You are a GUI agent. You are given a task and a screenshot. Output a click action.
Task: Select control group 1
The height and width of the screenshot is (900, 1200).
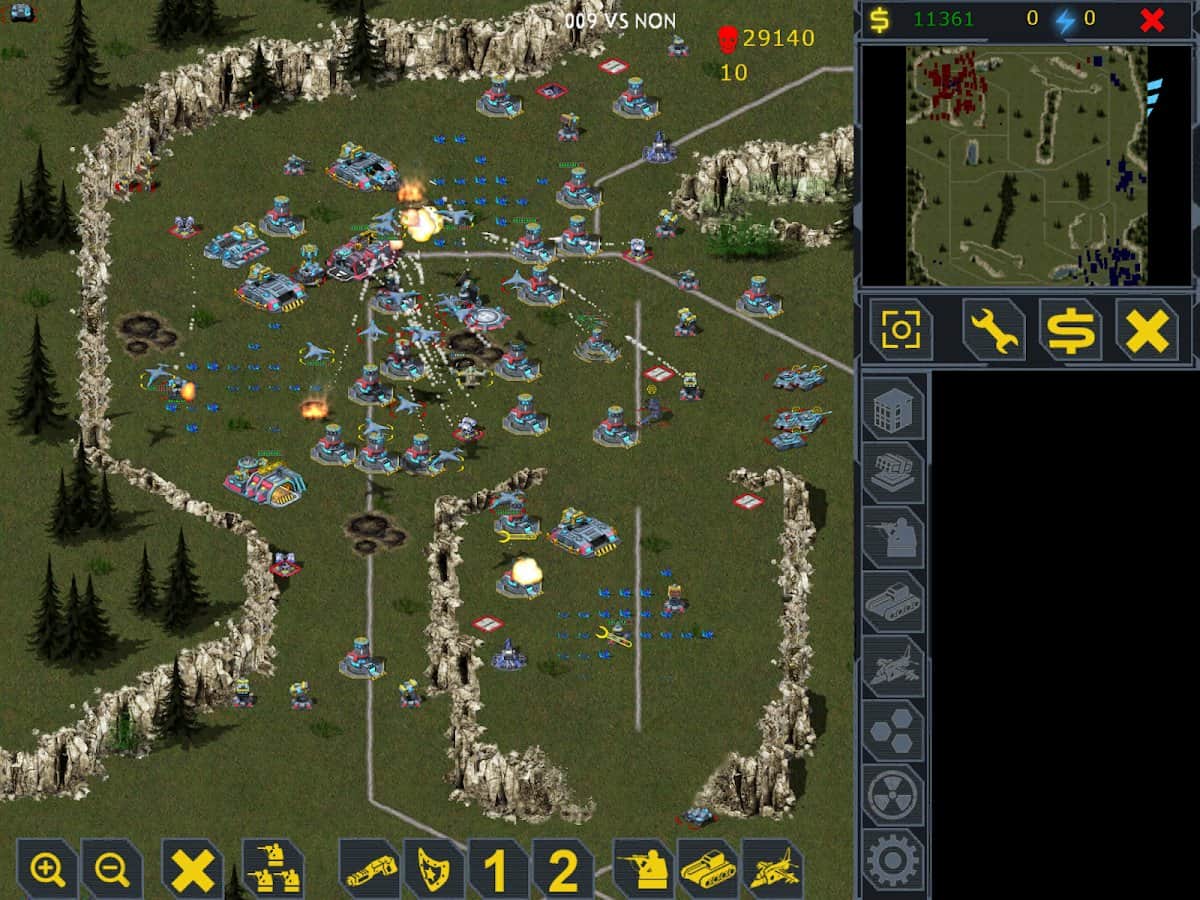(498, 869)
